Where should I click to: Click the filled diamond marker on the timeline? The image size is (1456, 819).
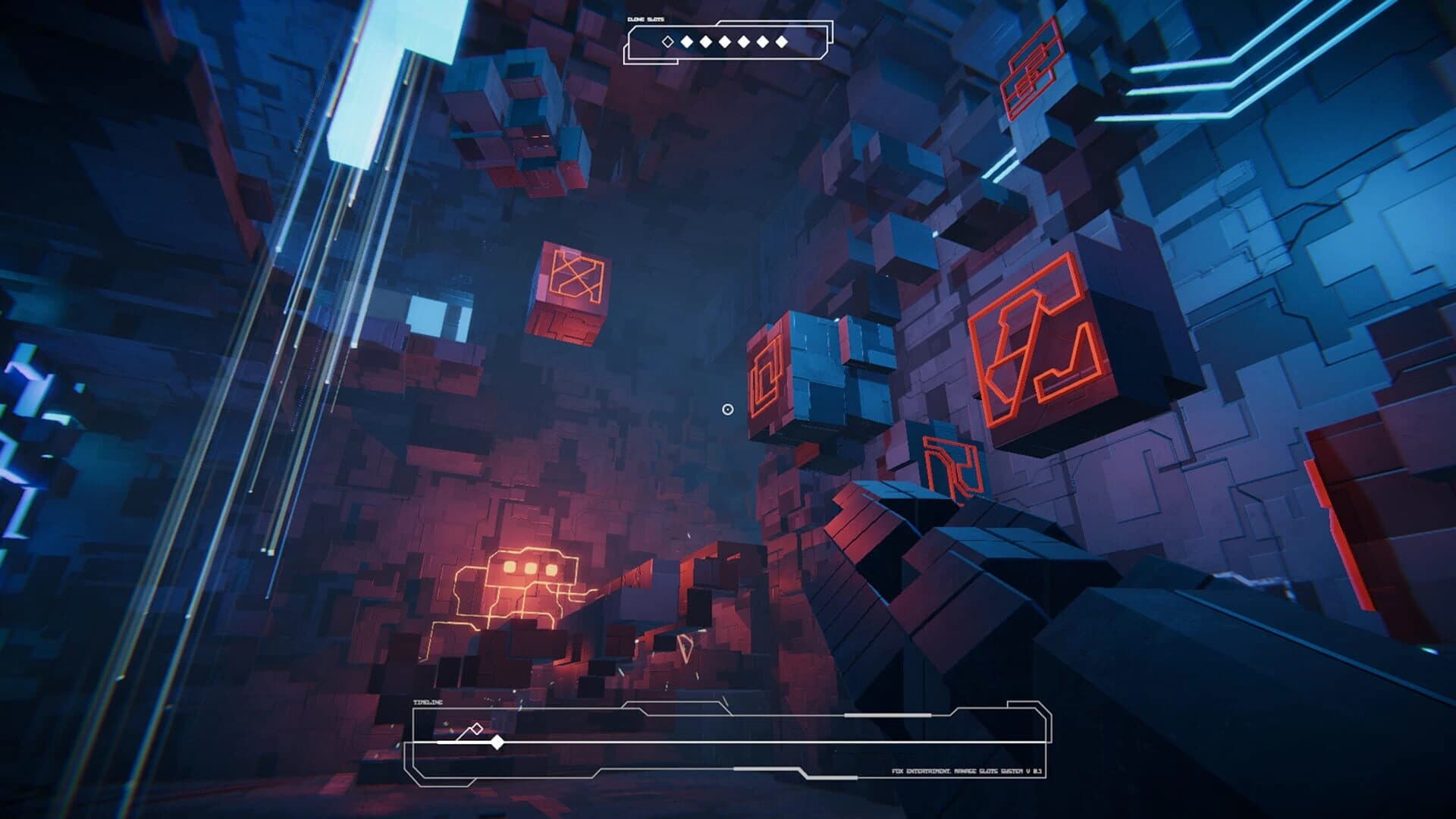click(497, 742)
